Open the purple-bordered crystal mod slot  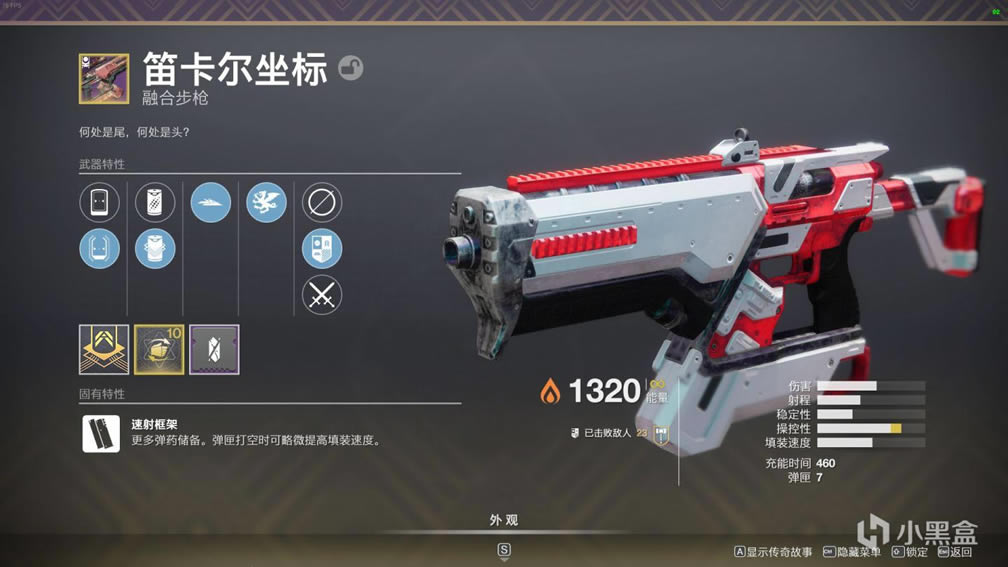click(214, 349)
